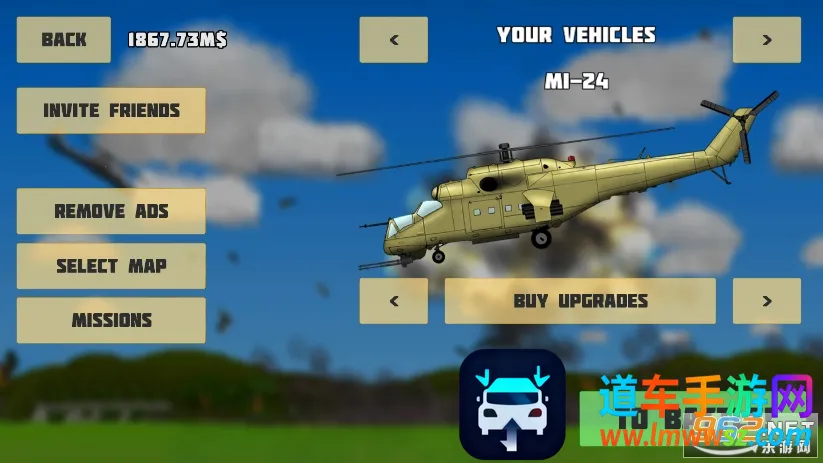Choose Remove Ads

(111, 211)
